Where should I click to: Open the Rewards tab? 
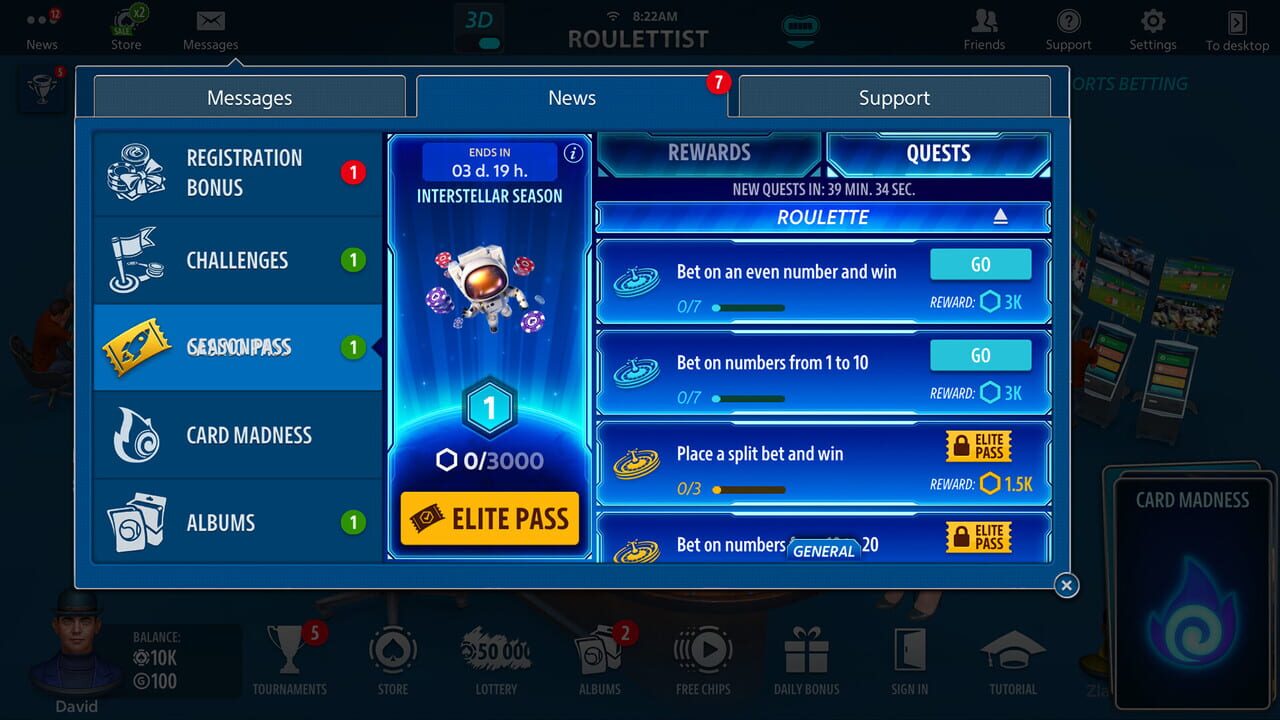(709, 152)
